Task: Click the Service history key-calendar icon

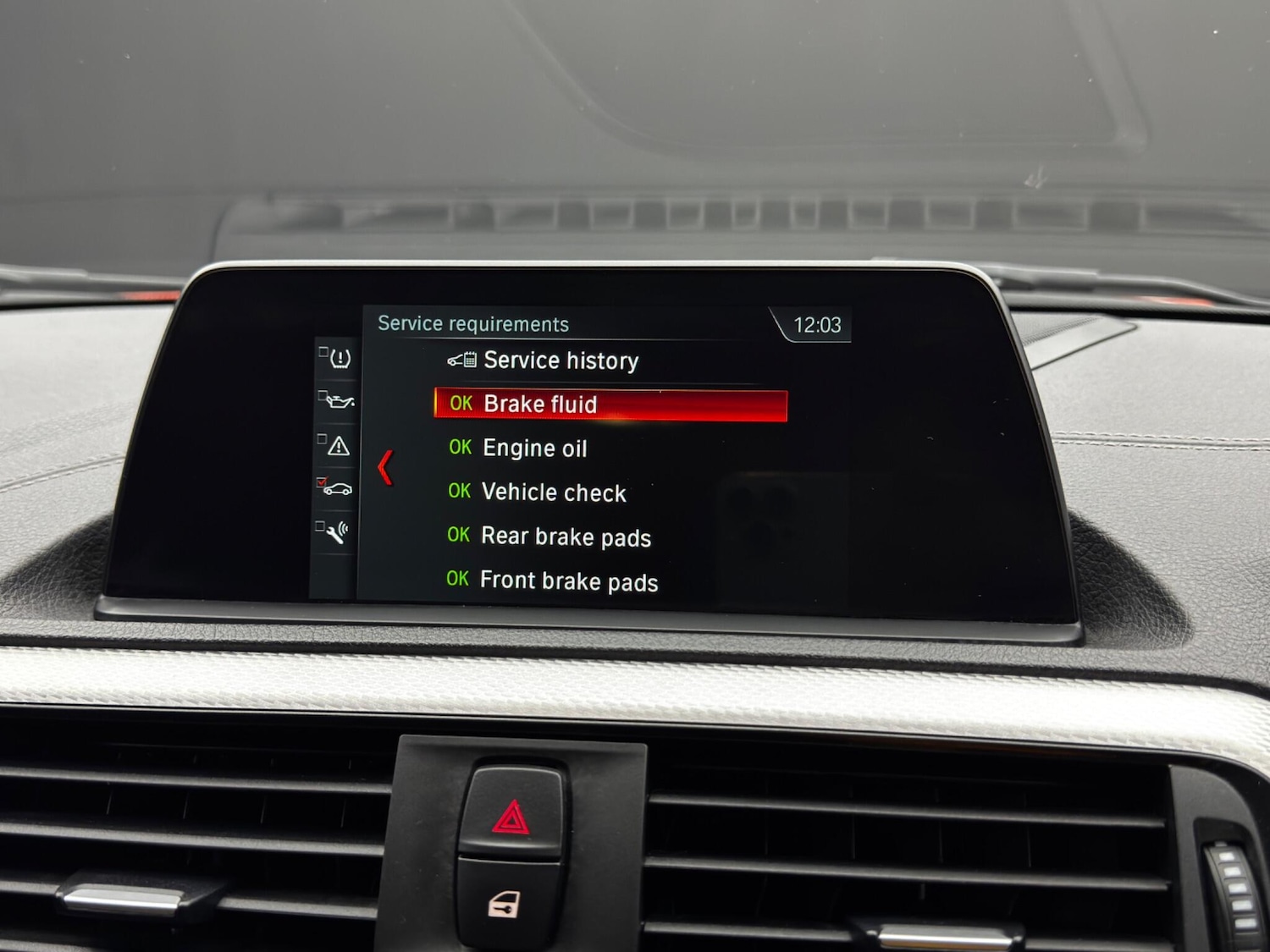Action: (x=461, y=360)
